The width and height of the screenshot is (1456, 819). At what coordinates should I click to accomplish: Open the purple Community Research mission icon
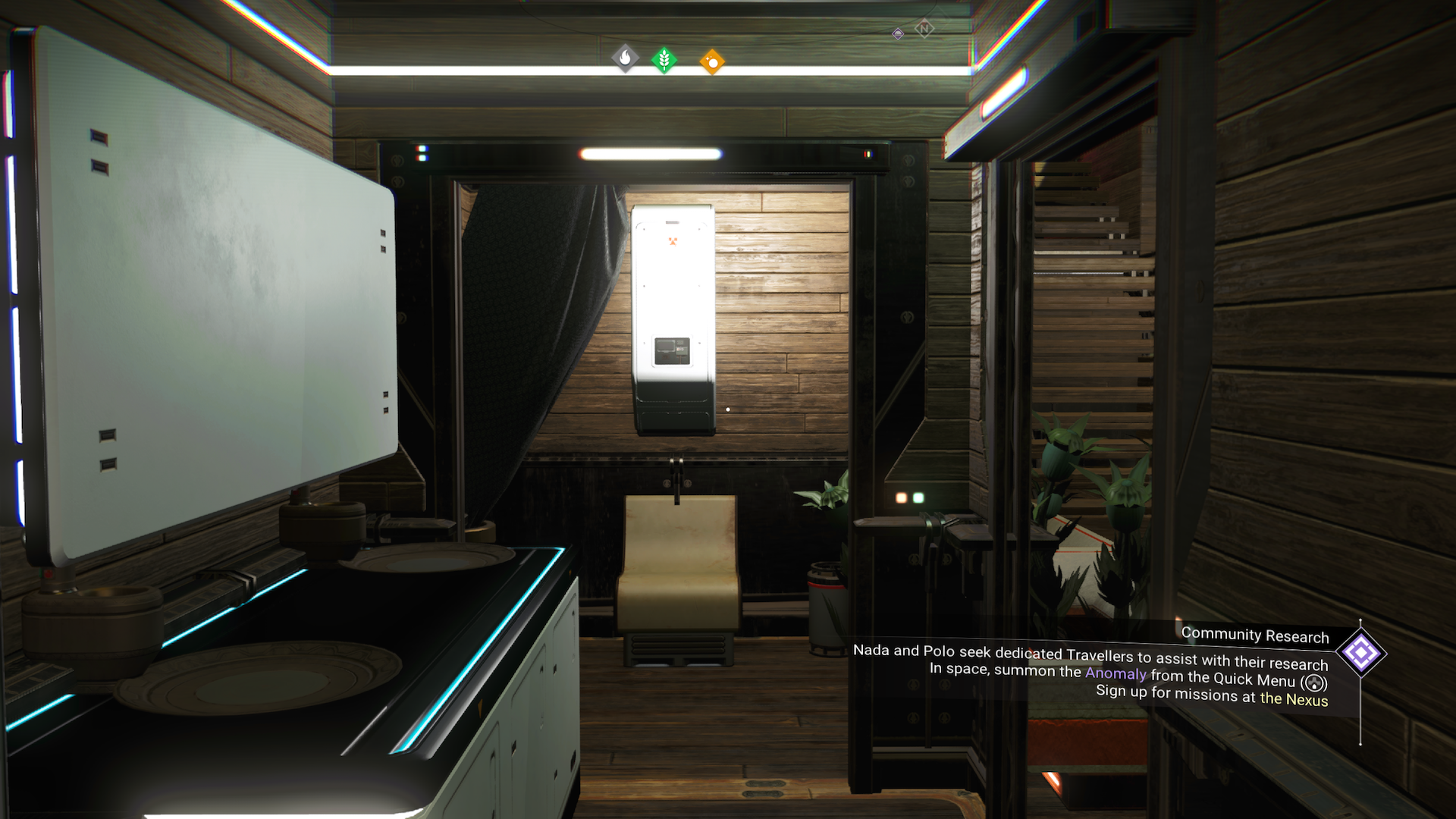click(x=1360, y=653)
